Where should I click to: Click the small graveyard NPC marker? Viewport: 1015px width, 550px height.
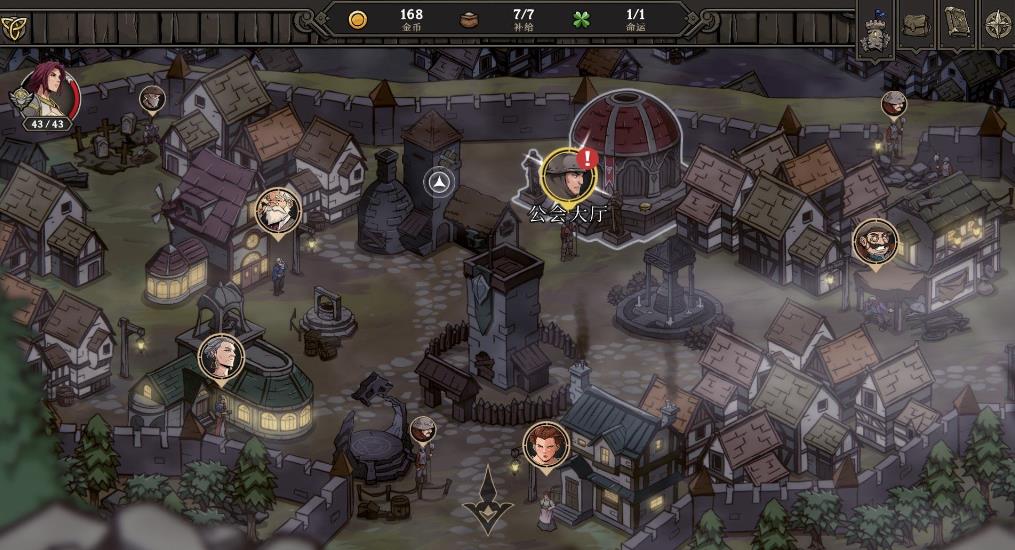pos(152,98)
